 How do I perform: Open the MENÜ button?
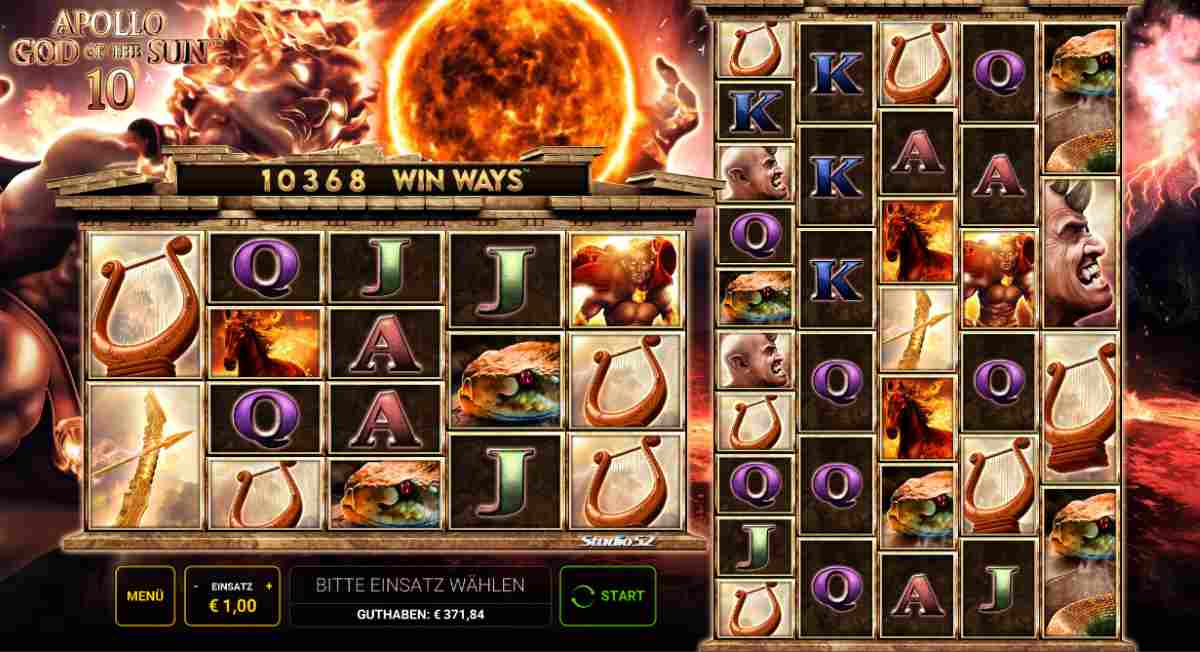pos(145,596)
